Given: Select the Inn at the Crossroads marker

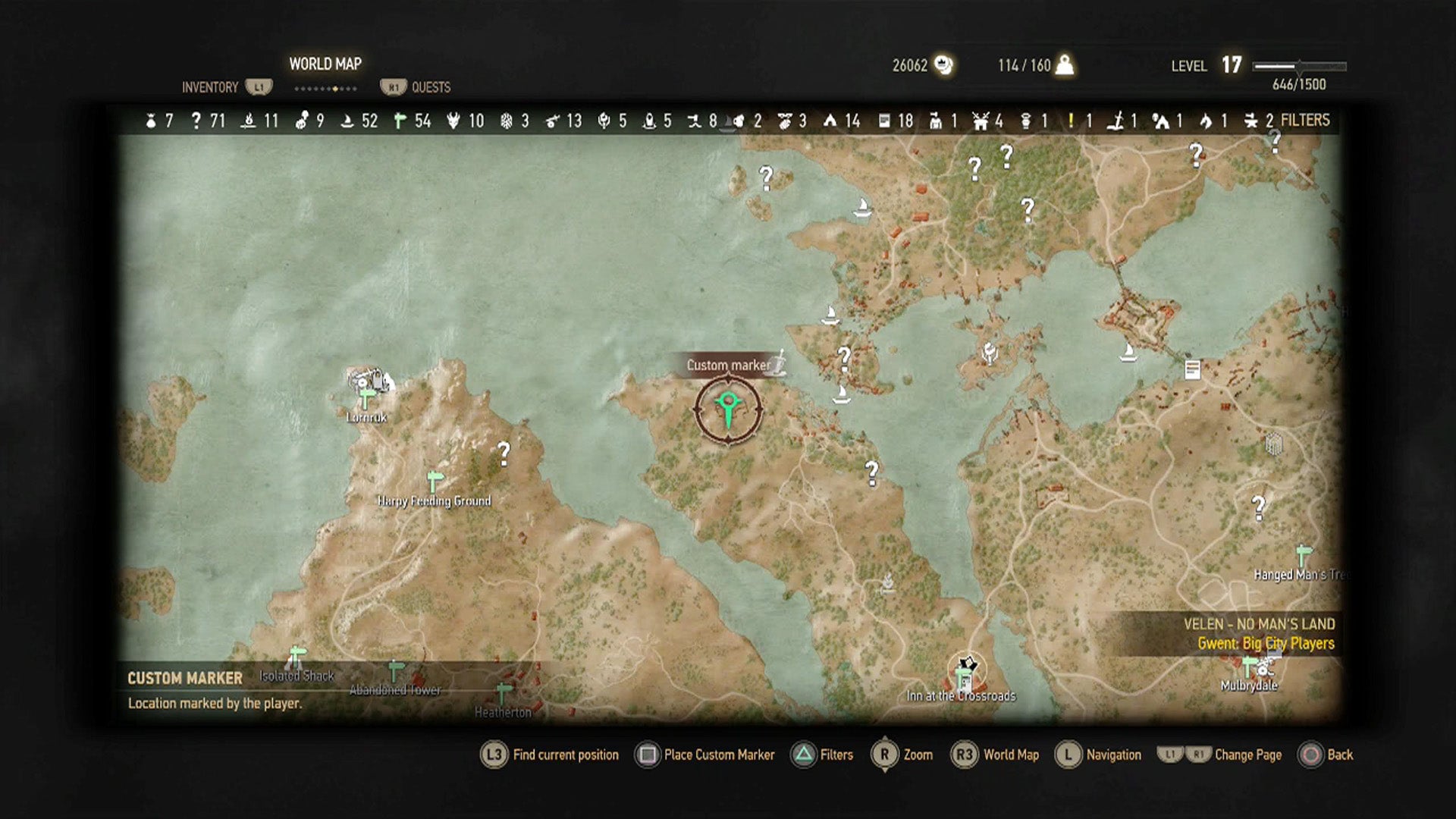Looking at the screenshot, I should [x=965, y=673].
